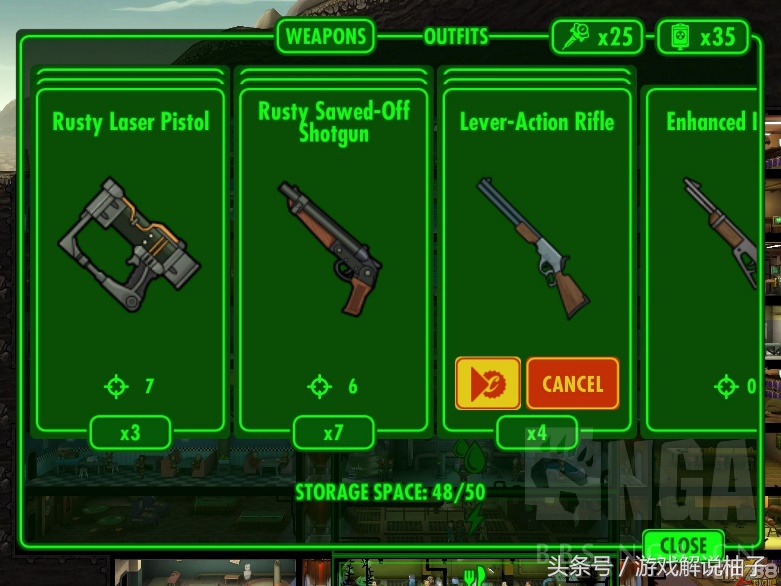Open the Outfits tab
The image size is (781, 586).
coord(455,37)
